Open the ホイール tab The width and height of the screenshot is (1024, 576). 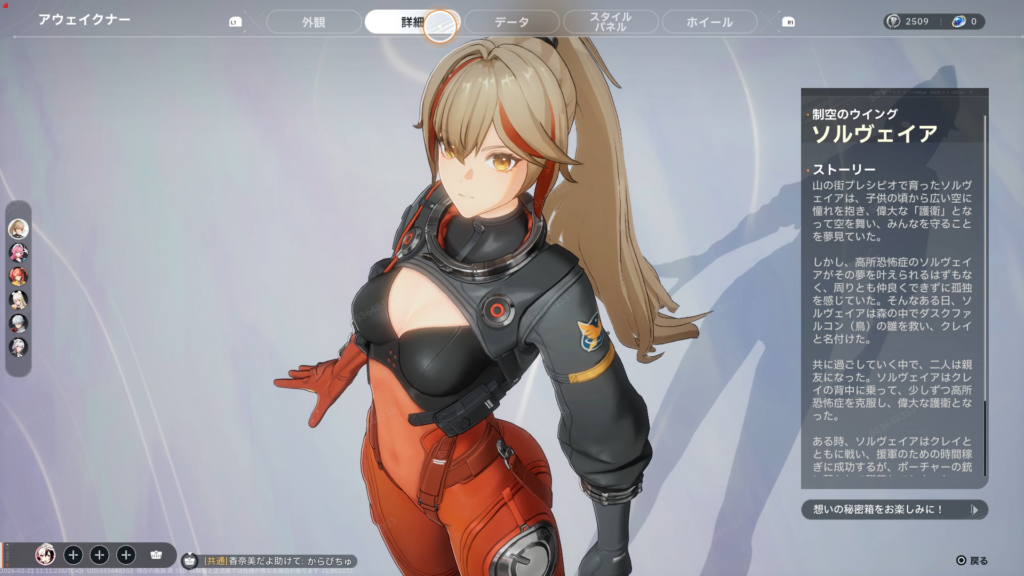click(x=710, y=22)
